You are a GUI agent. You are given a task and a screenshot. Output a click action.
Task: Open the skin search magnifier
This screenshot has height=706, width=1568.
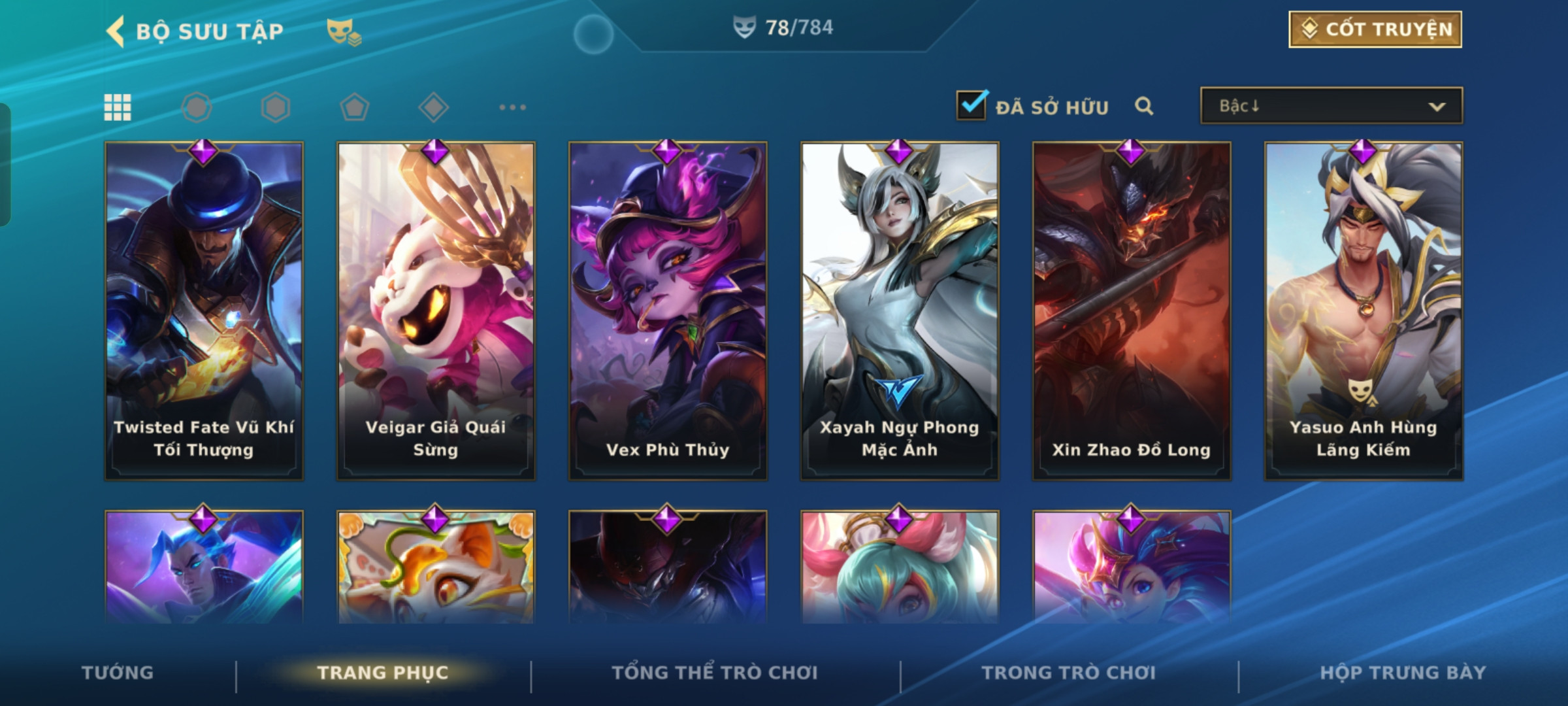1143,106
